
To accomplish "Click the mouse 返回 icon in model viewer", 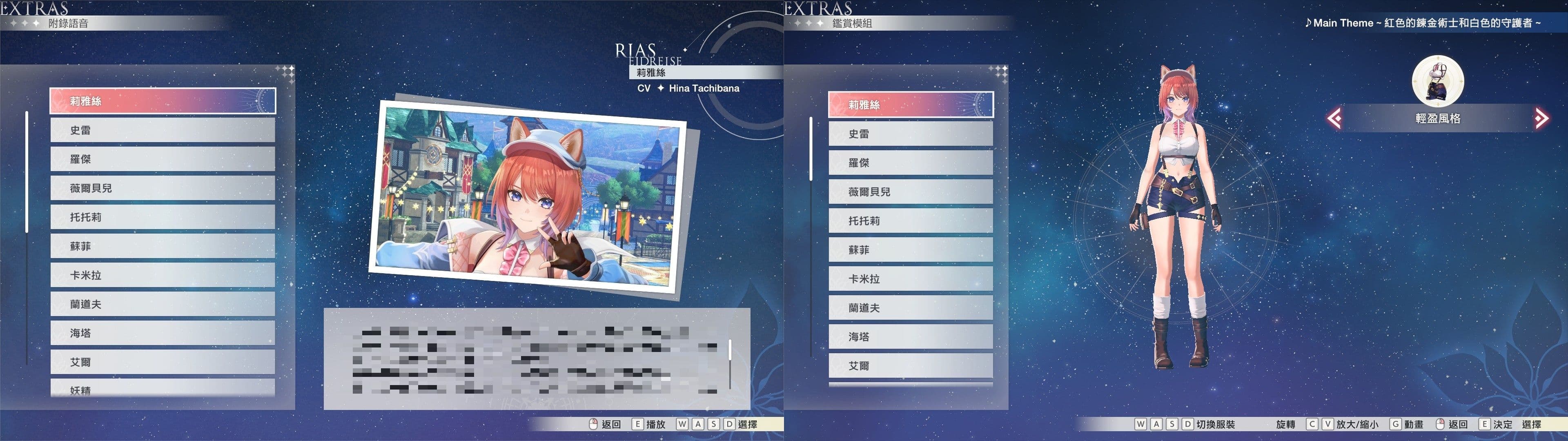I will click(x=1441, y=424).
